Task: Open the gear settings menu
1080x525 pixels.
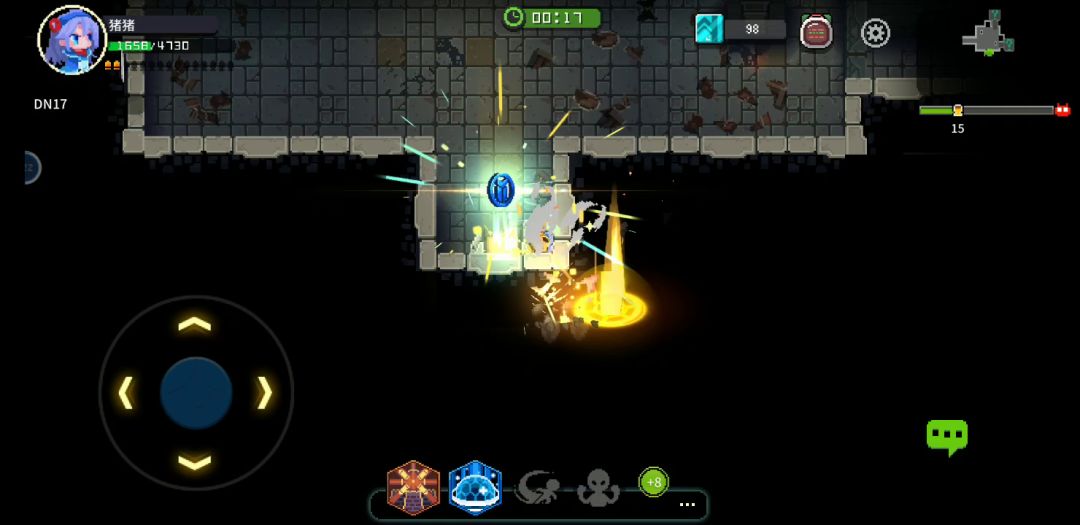Action: (875, 33)
